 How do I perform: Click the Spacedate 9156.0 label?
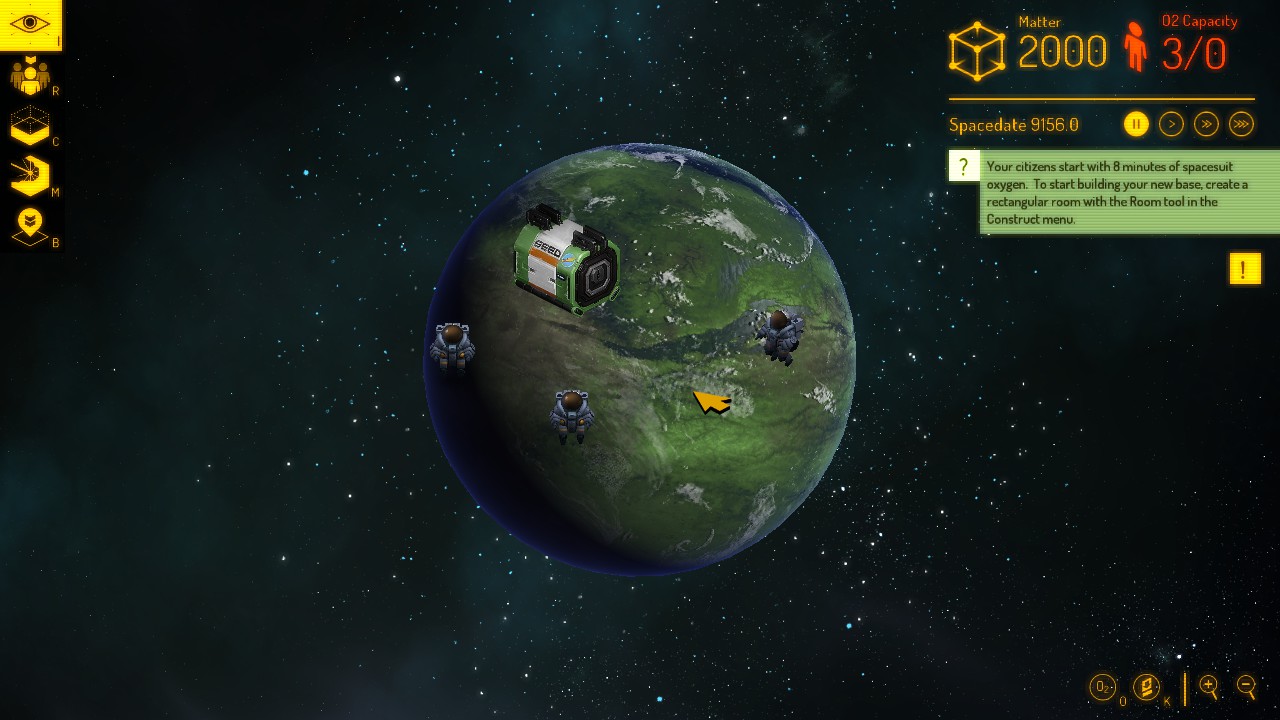1013,125
